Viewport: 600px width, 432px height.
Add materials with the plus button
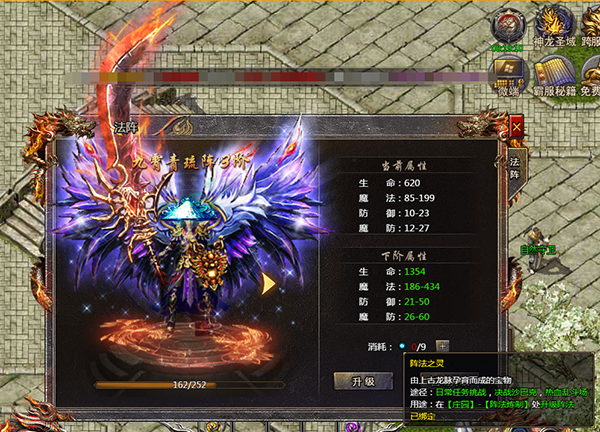coord(442,346)
